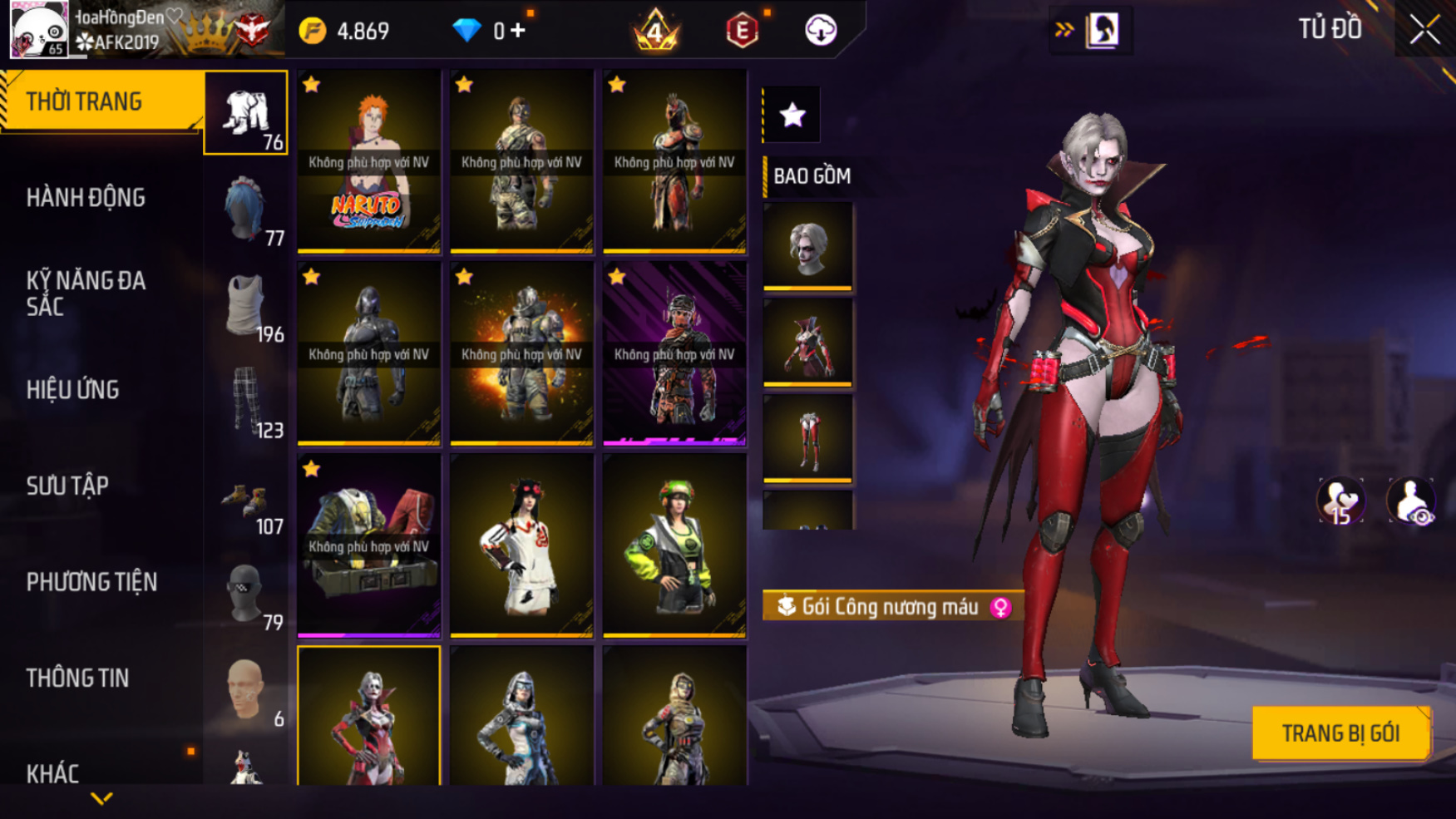Equip the bundle with TRANG BỊ GÓI
Viewport: 1456px width, 819px height.
(x=1340, y=733)
